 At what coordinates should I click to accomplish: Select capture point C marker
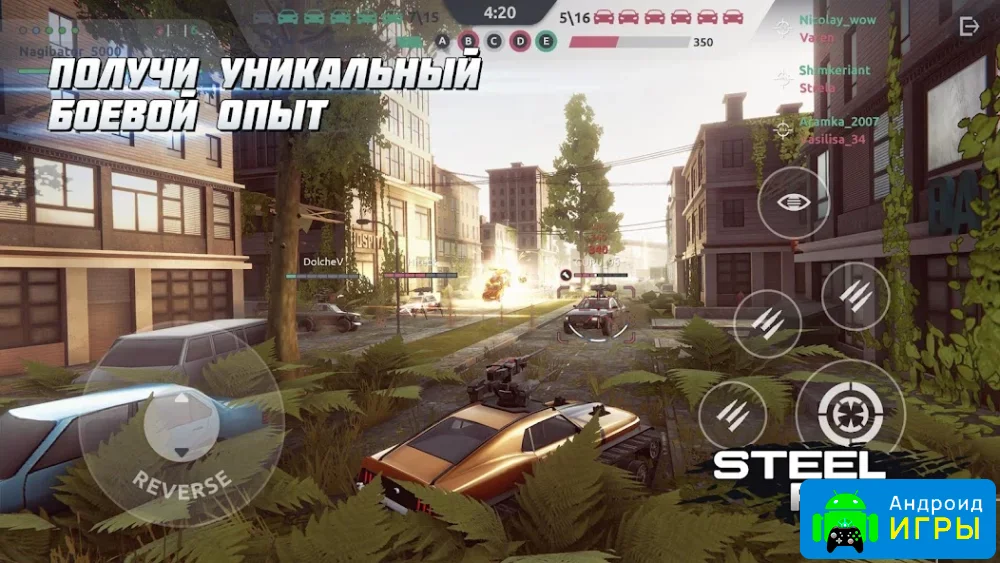pos(494,41)
